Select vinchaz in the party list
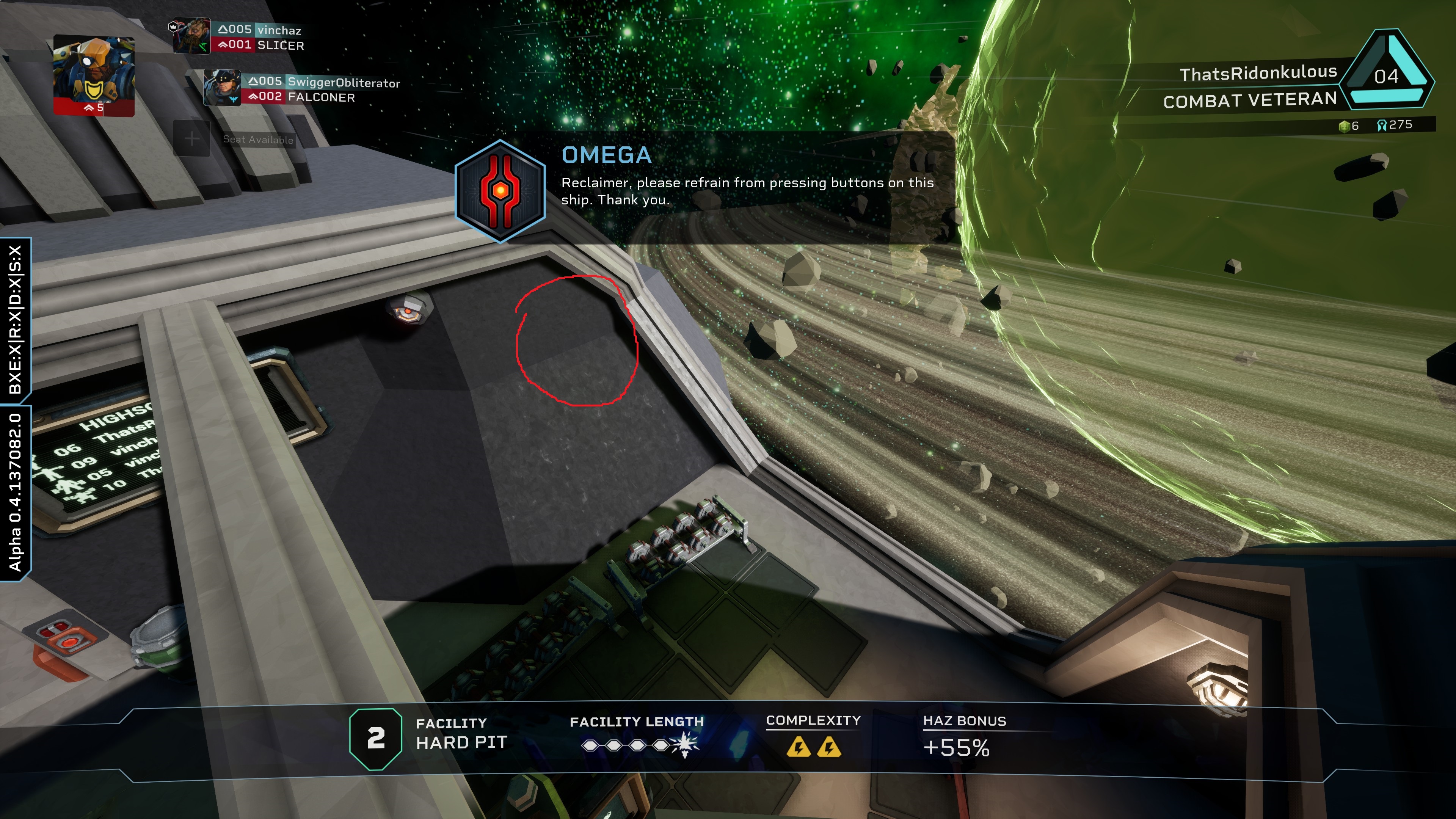1456x819 pixels. click(x=279, y=30)
